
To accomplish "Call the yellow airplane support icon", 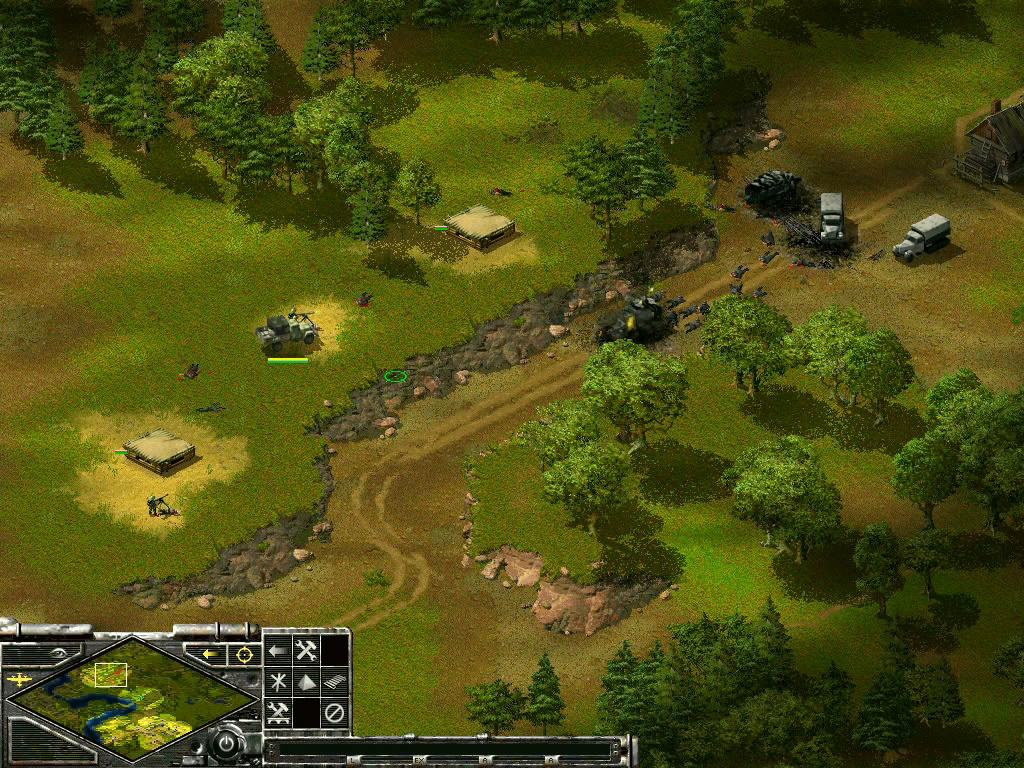I will tap(17, 681).
